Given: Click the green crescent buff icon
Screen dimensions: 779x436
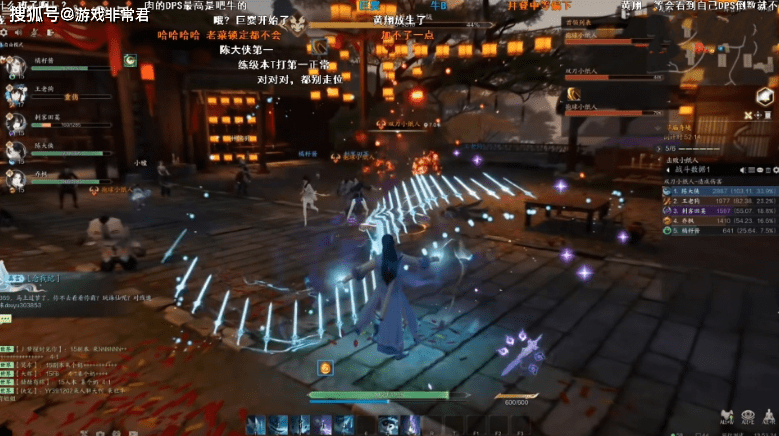Looking at the screenshot, I should [130, 61].
